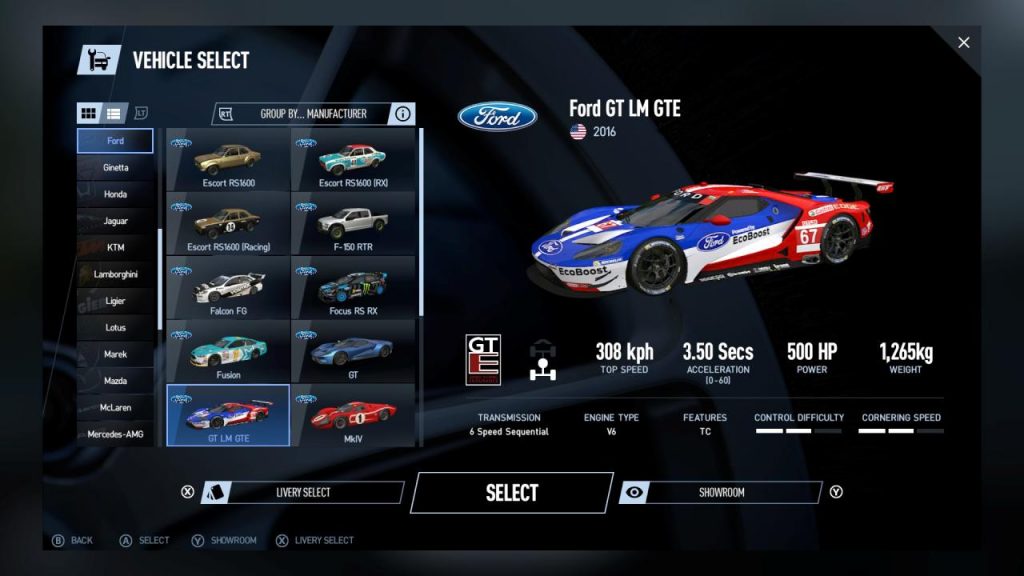Pick the Focus RS RX car

[352, 288]
